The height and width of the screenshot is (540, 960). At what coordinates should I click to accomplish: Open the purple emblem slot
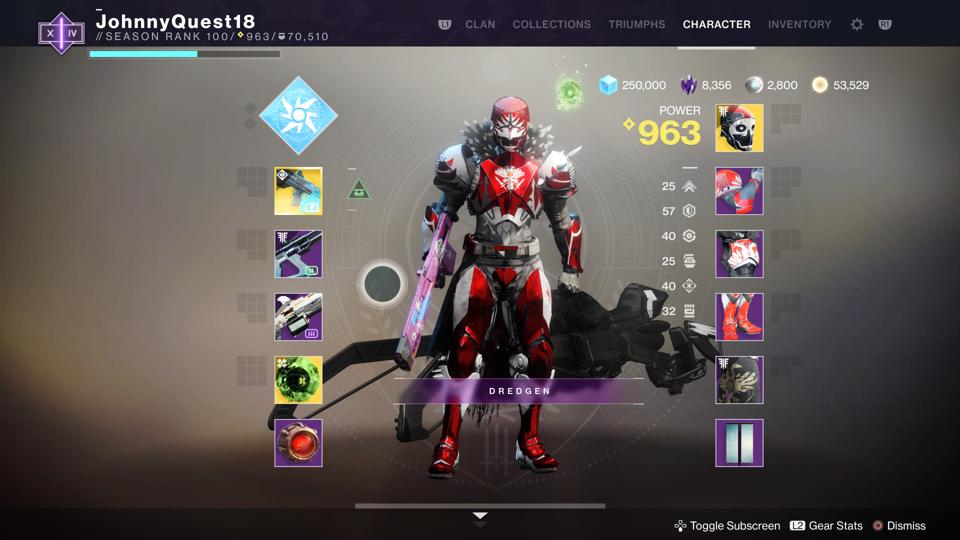point(739,443)
